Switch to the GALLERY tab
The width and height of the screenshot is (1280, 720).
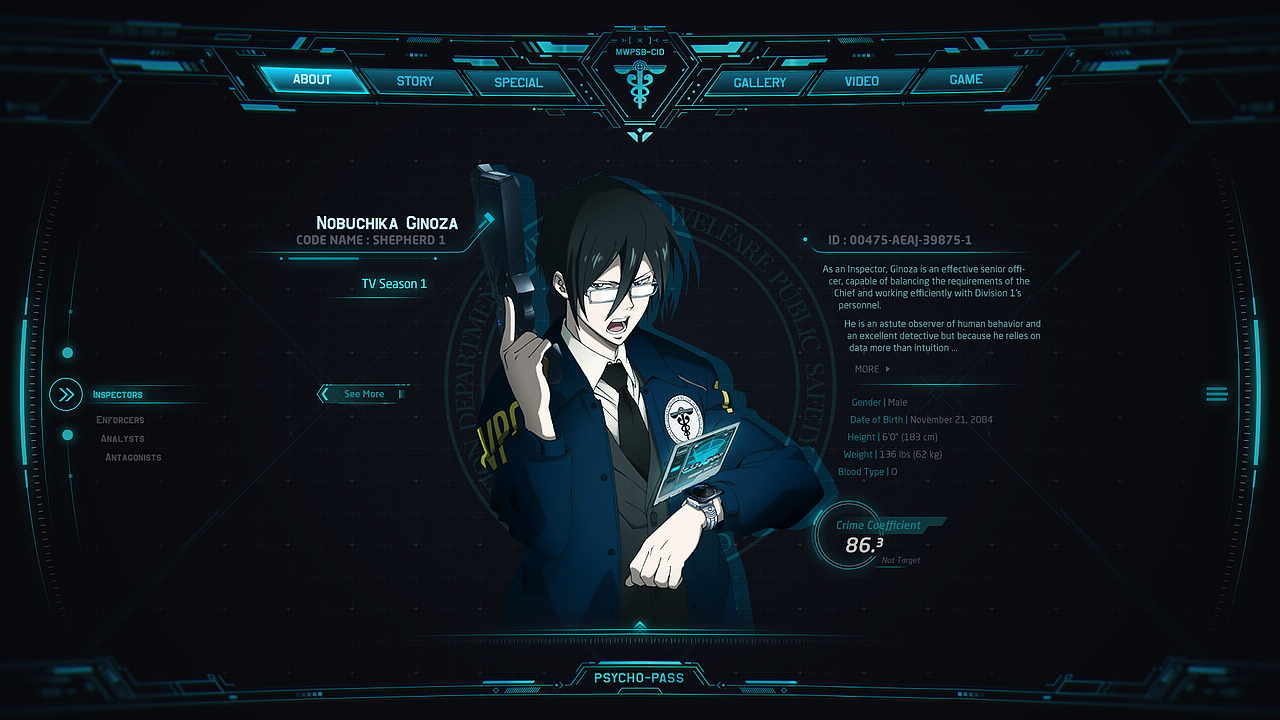click(x=760, y=81)
